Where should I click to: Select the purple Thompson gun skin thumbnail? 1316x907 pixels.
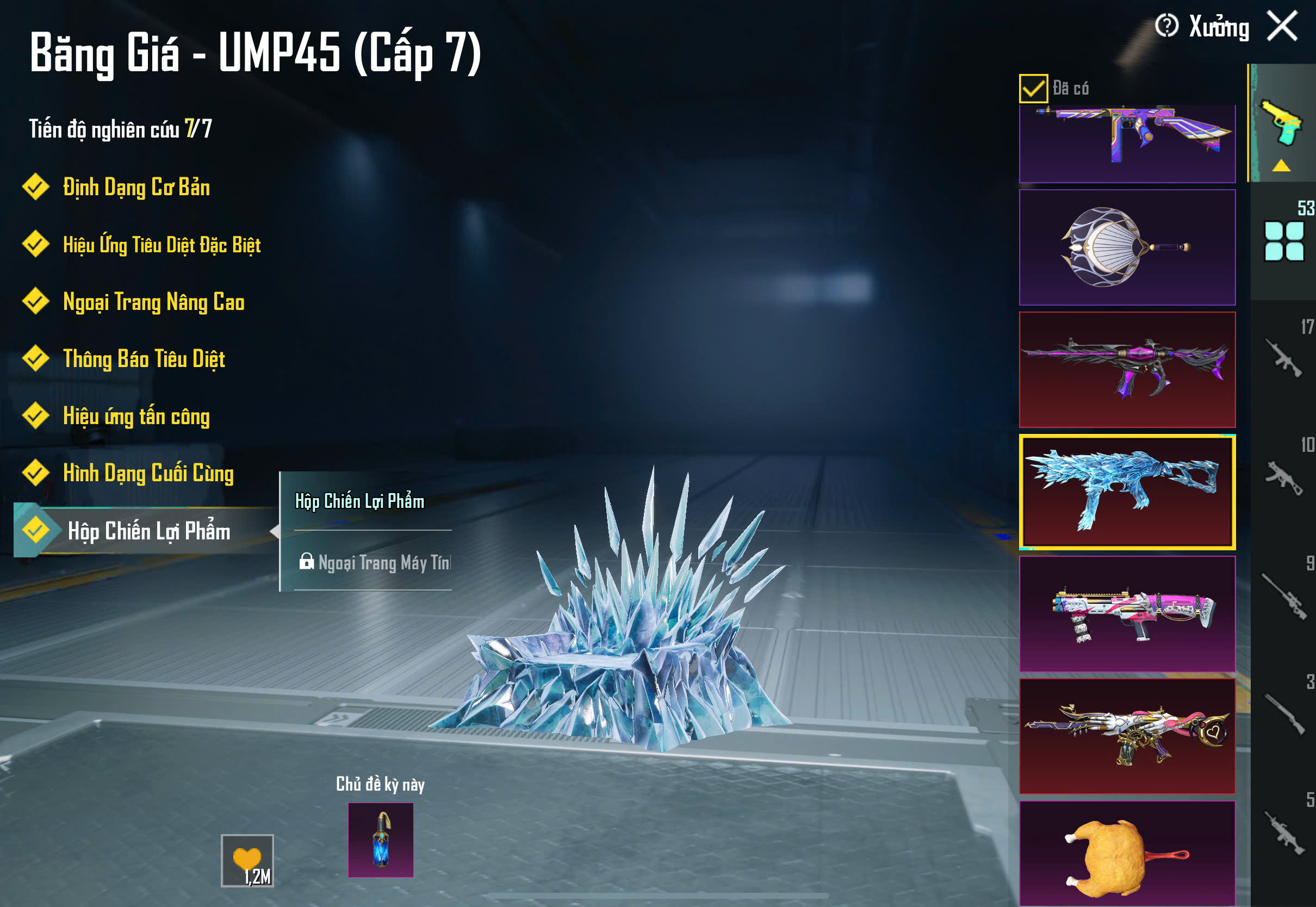(x=1127, y=142)
